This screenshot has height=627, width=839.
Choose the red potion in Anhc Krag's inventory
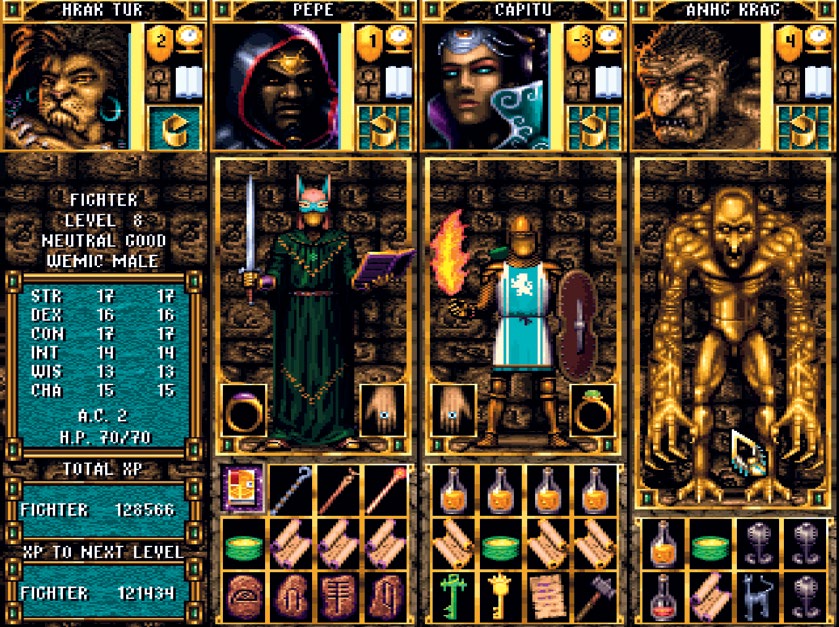click(660, 595)
